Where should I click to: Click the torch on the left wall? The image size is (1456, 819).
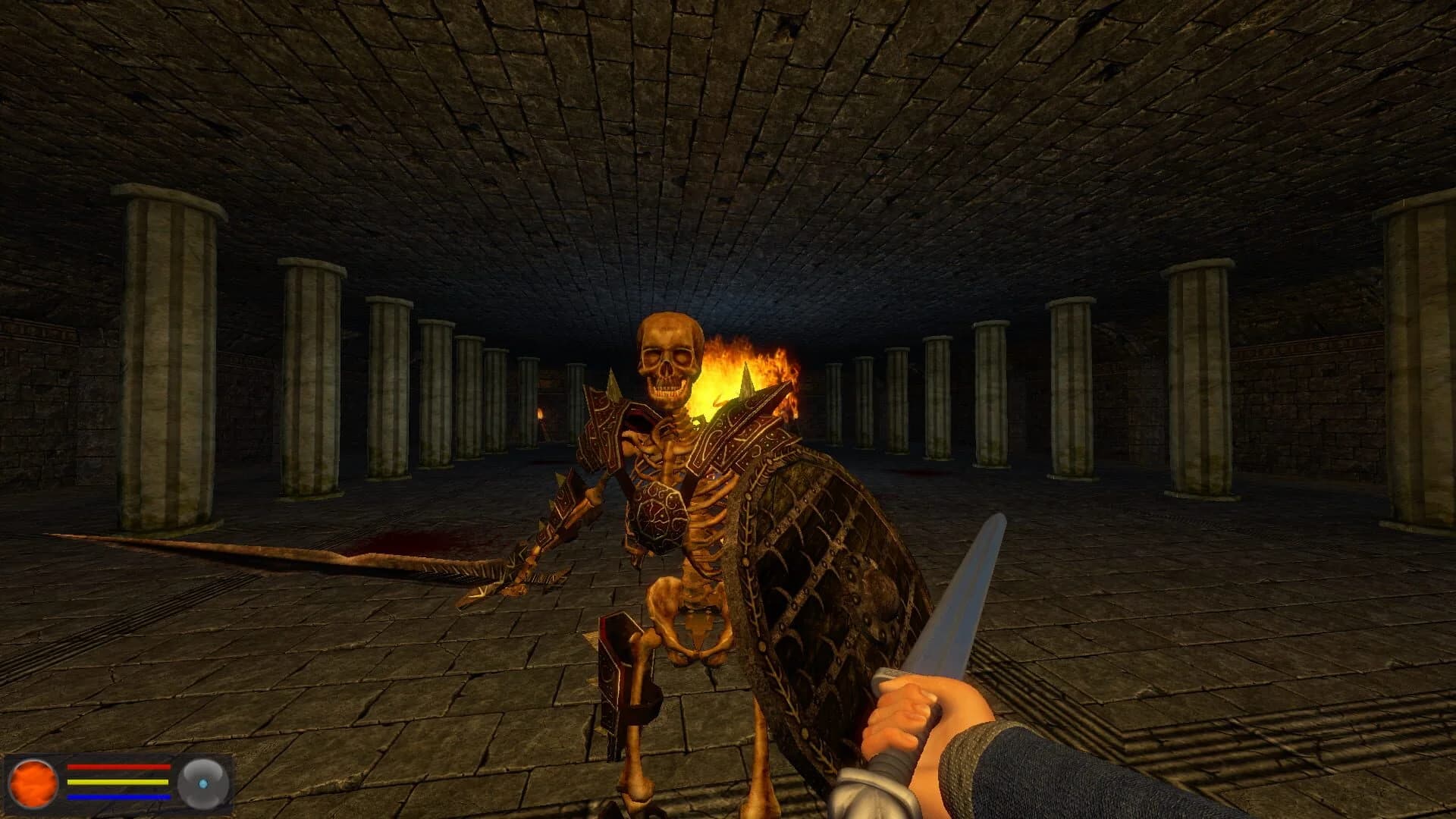tap(539, 413)
